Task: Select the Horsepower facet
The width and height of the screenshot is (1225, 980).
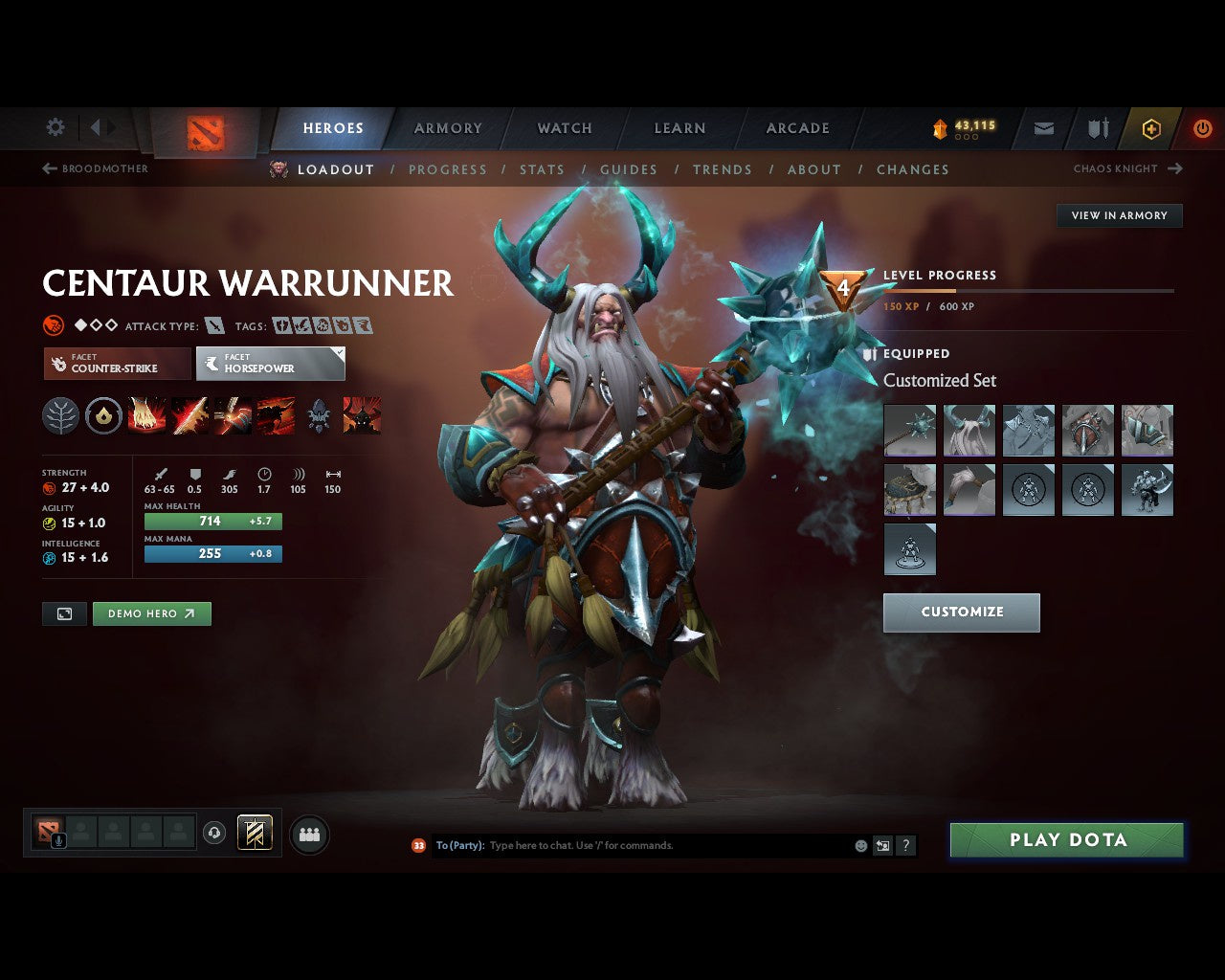Action: 270,364
